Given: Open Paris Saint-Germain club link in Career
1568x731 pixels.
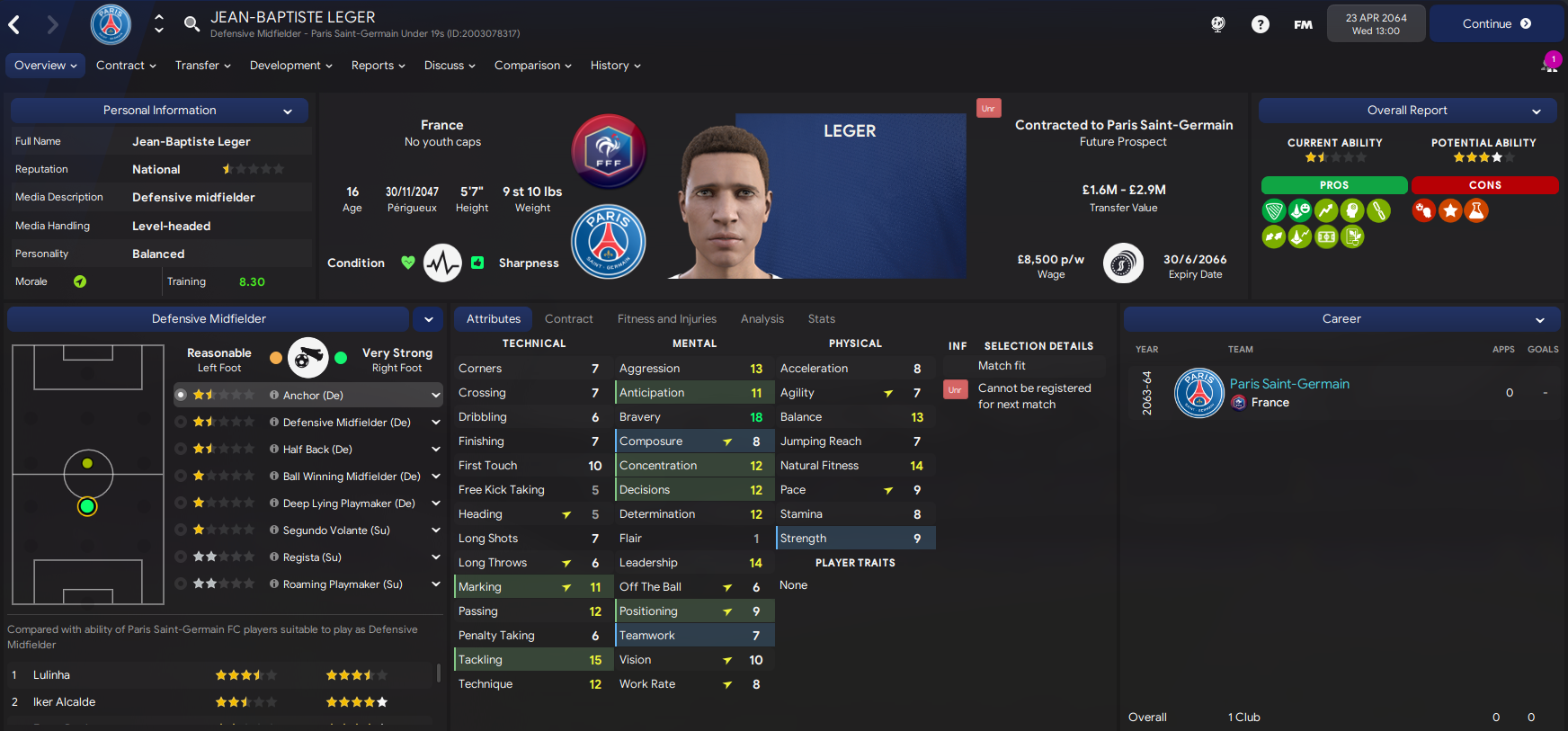Looking at the screenshot, I should pos(1289,384).
